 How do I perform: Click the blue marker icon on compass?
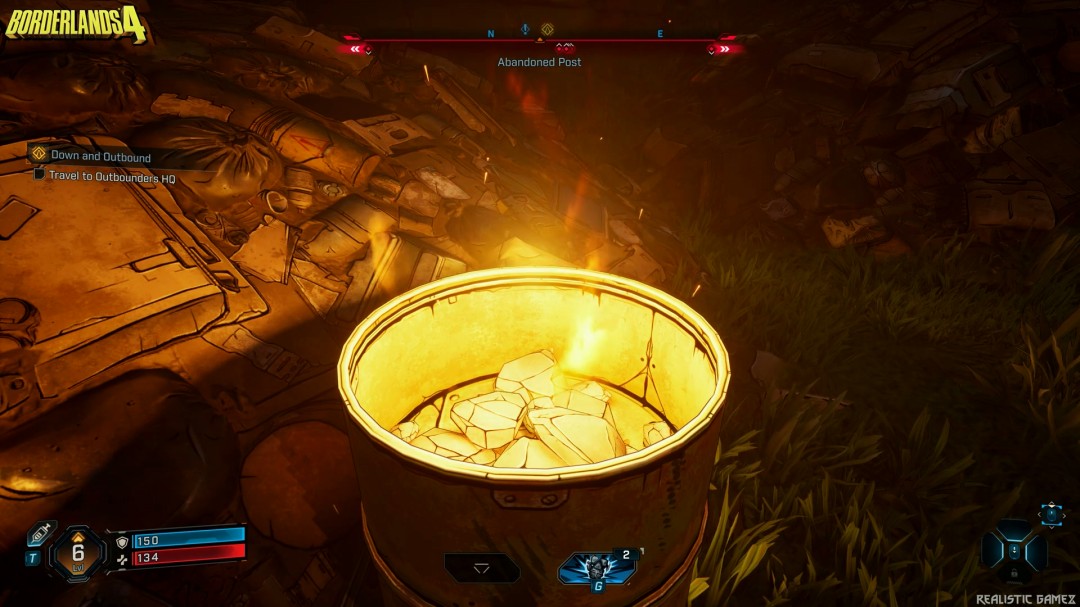tap(524, 30)
